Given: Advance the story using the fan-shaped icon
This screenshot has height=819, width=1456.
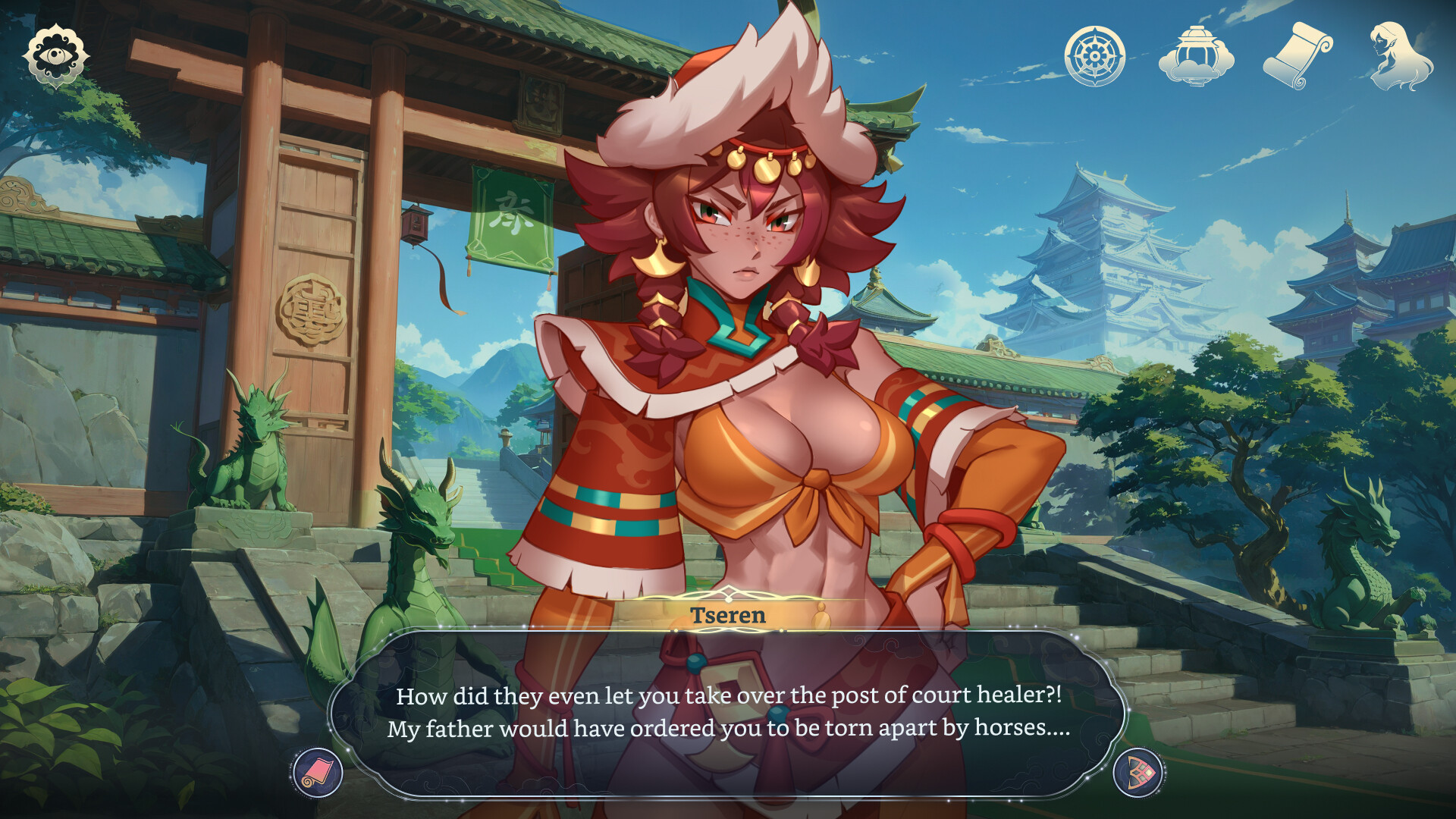Looking at the screenshot, I should pos(1137,772).
